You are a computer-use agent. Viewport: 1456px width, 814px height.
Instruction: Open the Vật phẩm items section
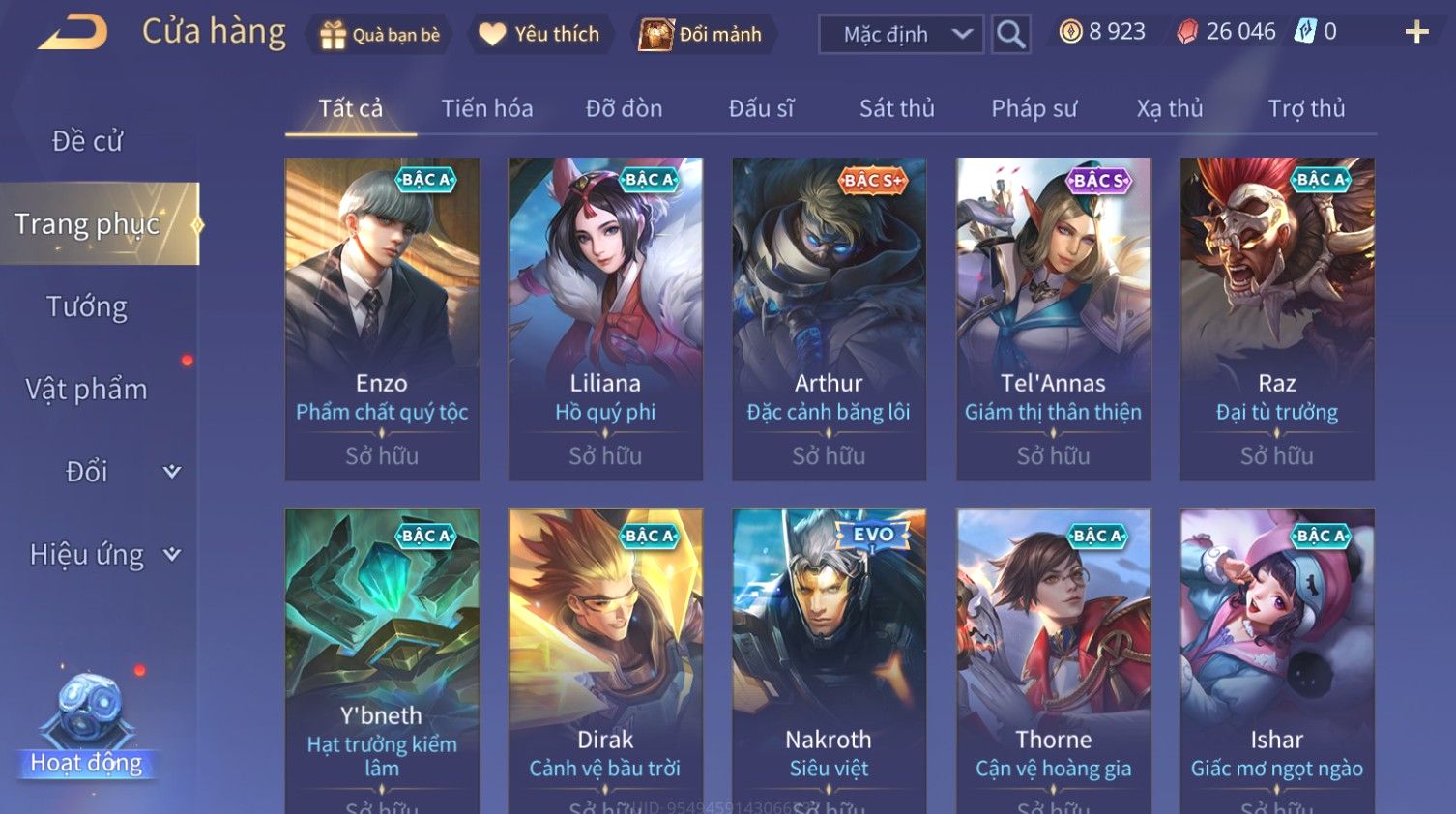(x=87, y=389)
